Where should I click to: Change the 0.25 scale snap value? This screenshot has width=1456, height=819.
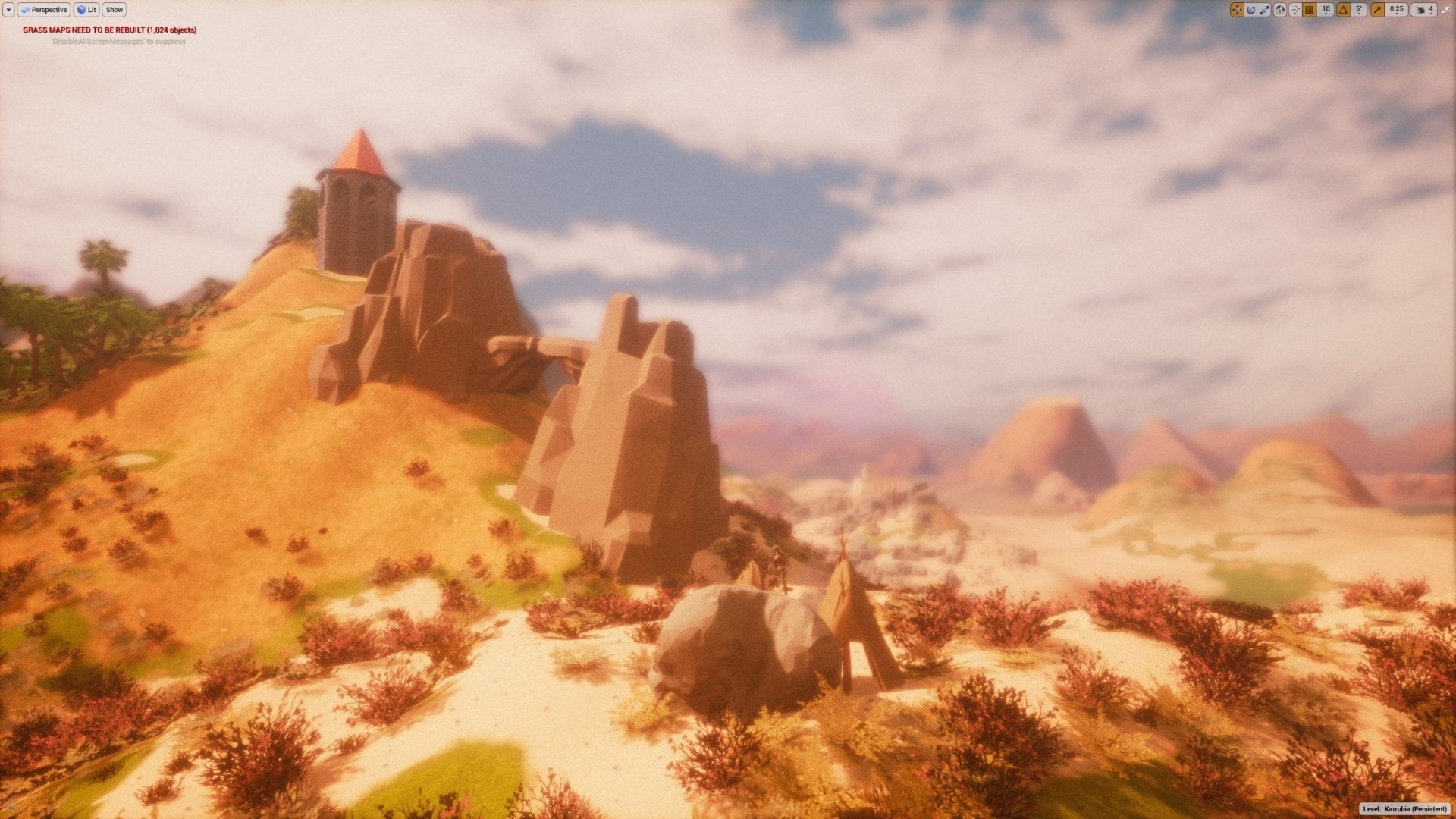pos(1396,10)
